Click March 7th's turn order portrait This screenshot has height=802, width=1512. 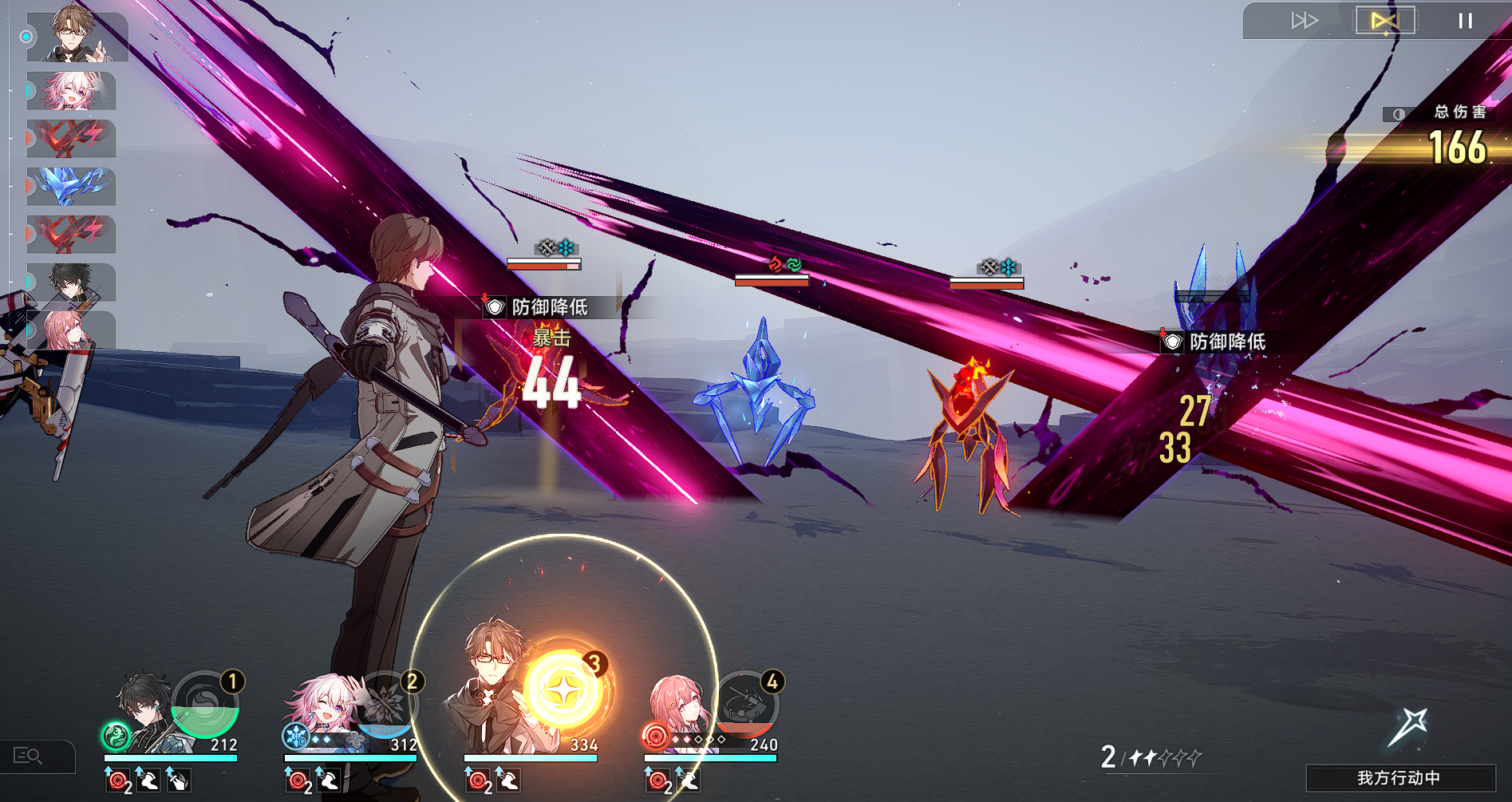click(72, 91)
